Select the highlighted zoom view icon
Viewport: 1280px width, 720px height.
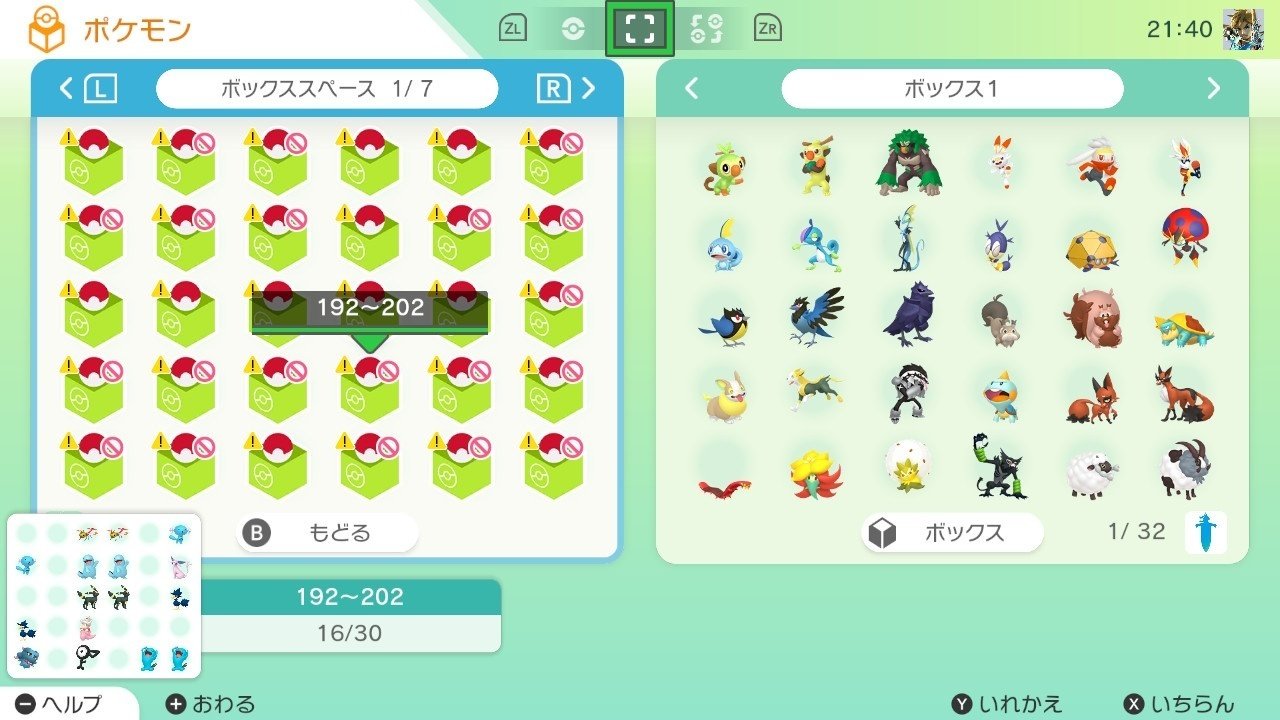click(x=638, y=28)
